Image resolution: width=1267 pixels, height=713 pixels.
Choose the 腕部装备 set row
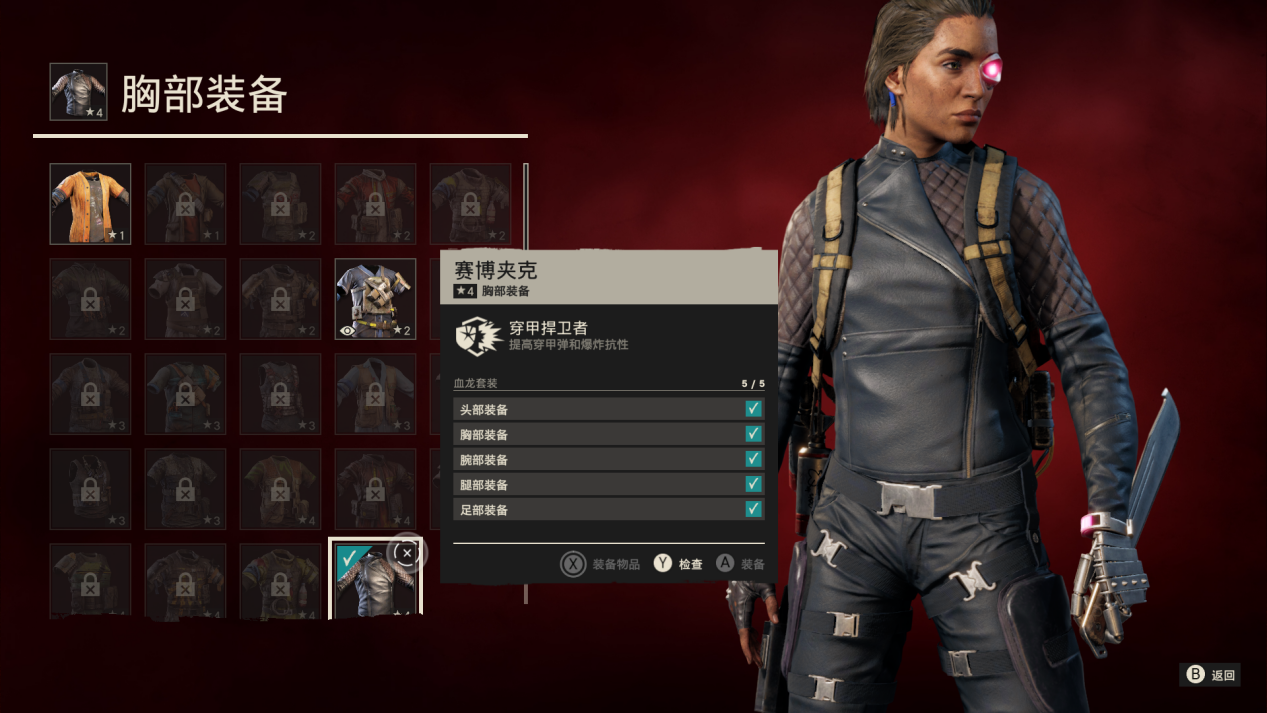coord(608,459)
